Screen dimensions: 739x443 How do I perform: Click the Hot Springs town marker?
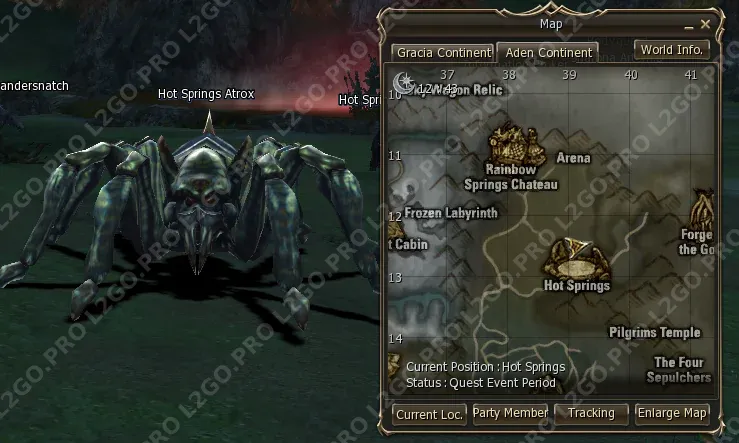(578, 261)
